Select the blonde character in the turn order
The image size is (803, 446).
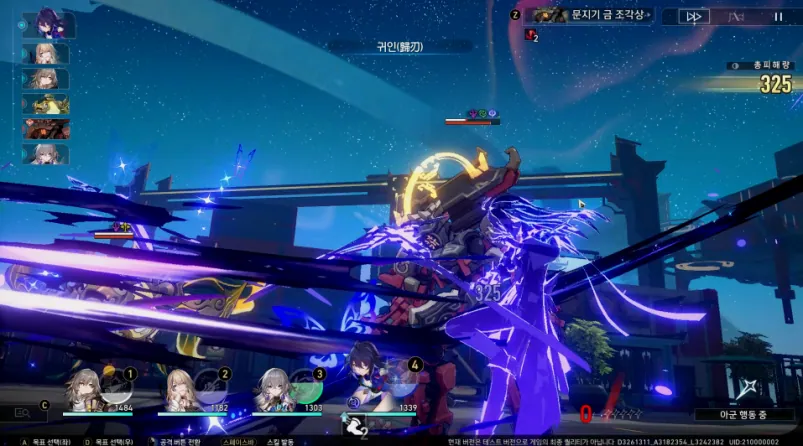[46, 54]
